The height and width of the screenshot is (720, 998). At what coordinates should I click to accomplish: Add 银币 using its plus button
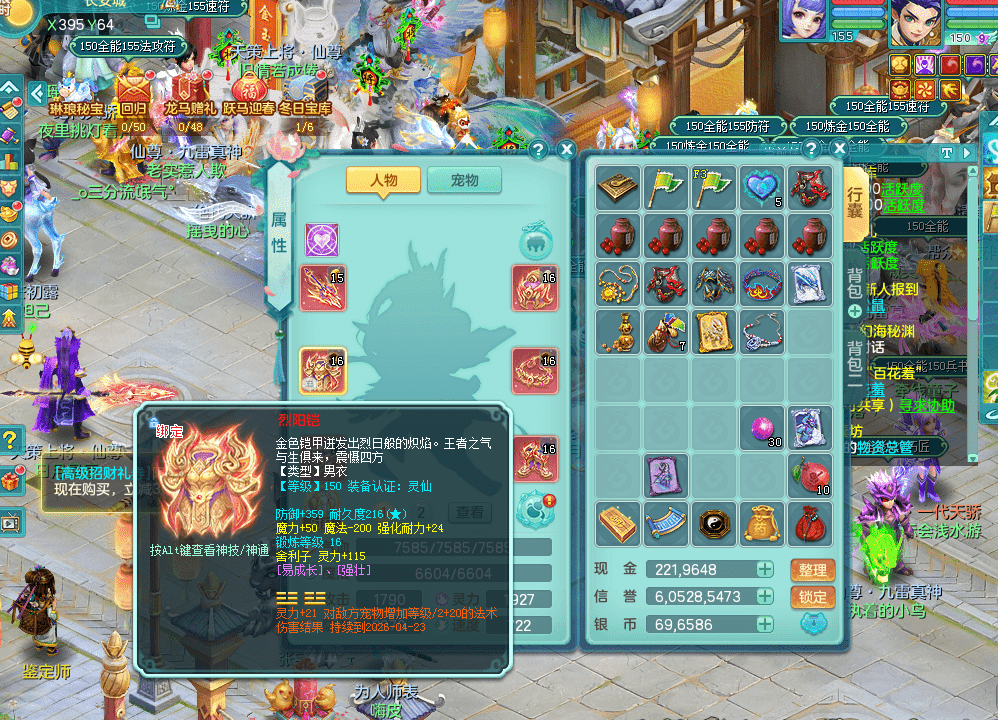765,624
